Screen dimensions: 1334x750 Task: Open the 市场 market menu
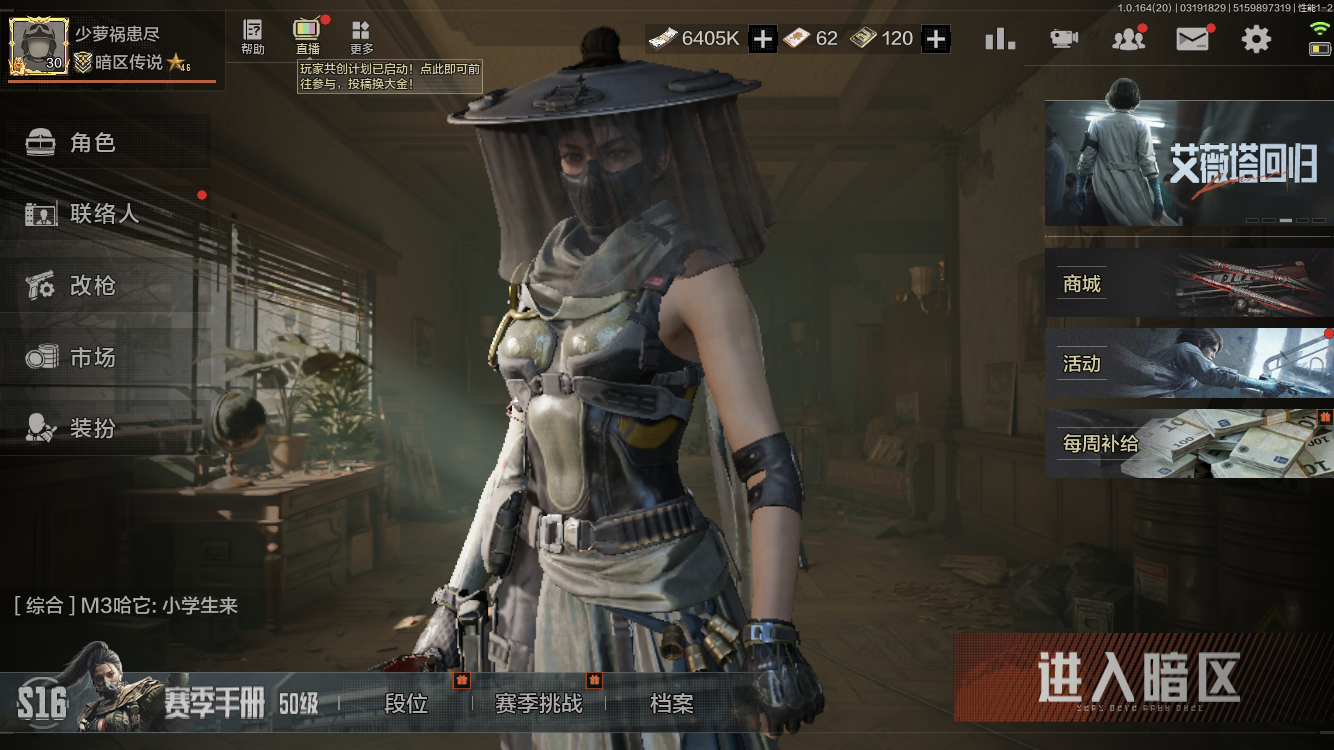pos(92,357)
